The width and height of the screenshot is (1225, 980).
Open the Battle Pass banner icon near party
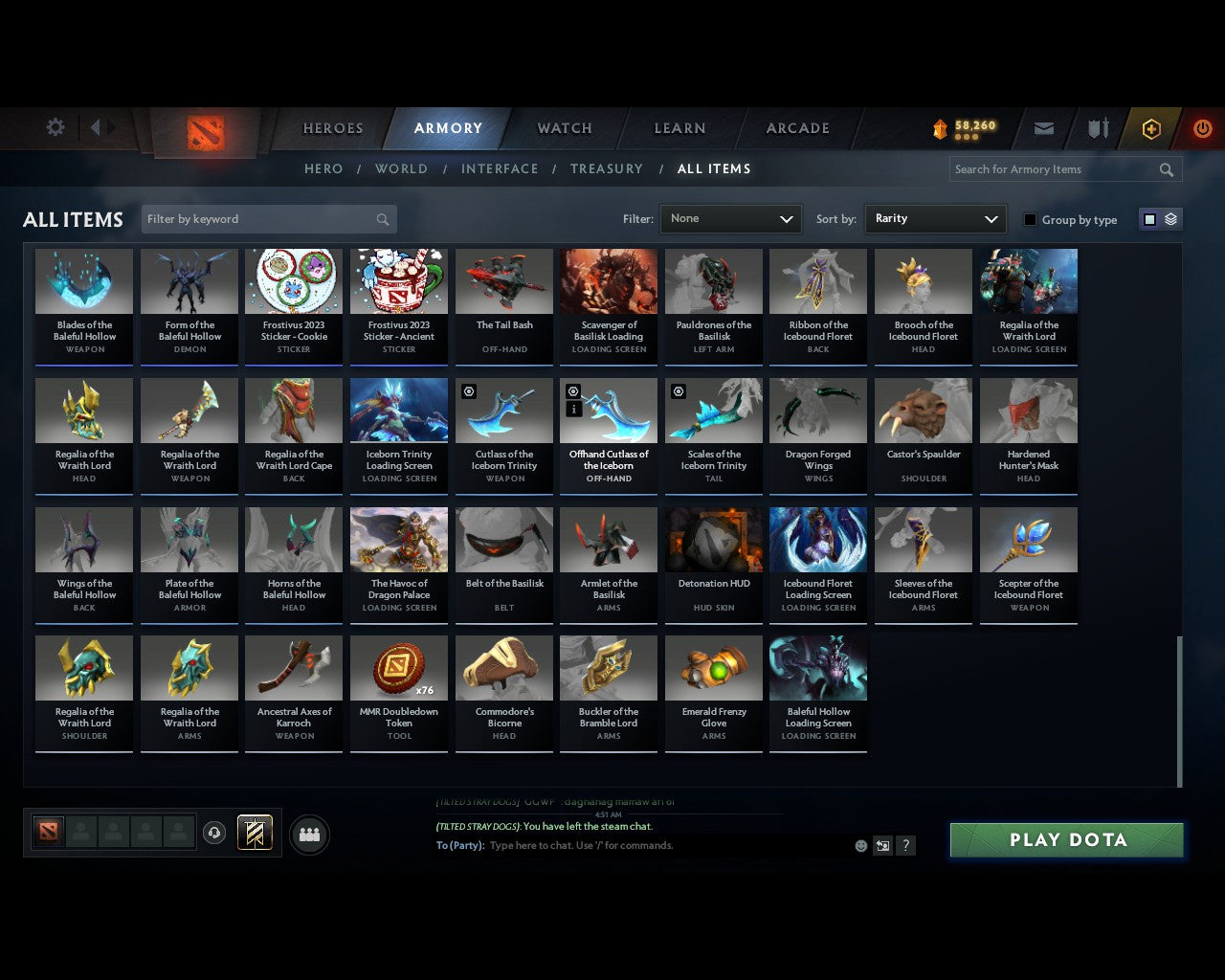pyautogui.click(x=255, y=832)
